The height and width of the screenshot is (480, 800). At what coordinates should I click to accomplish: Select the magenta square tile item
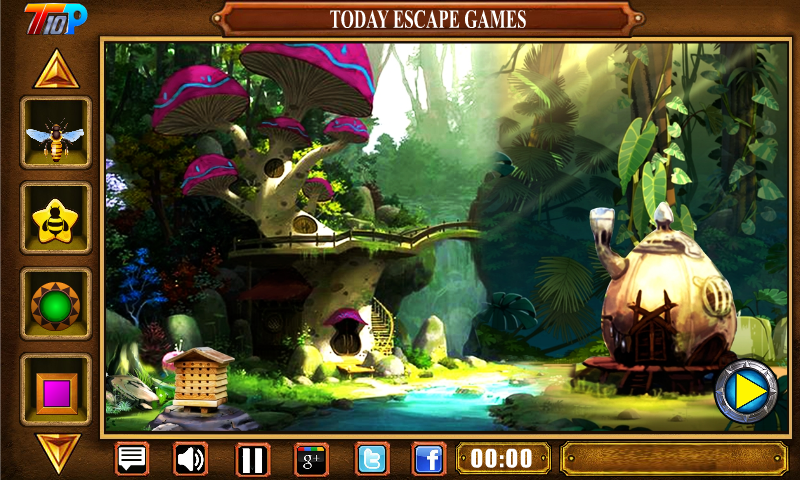tap(56, 388)
